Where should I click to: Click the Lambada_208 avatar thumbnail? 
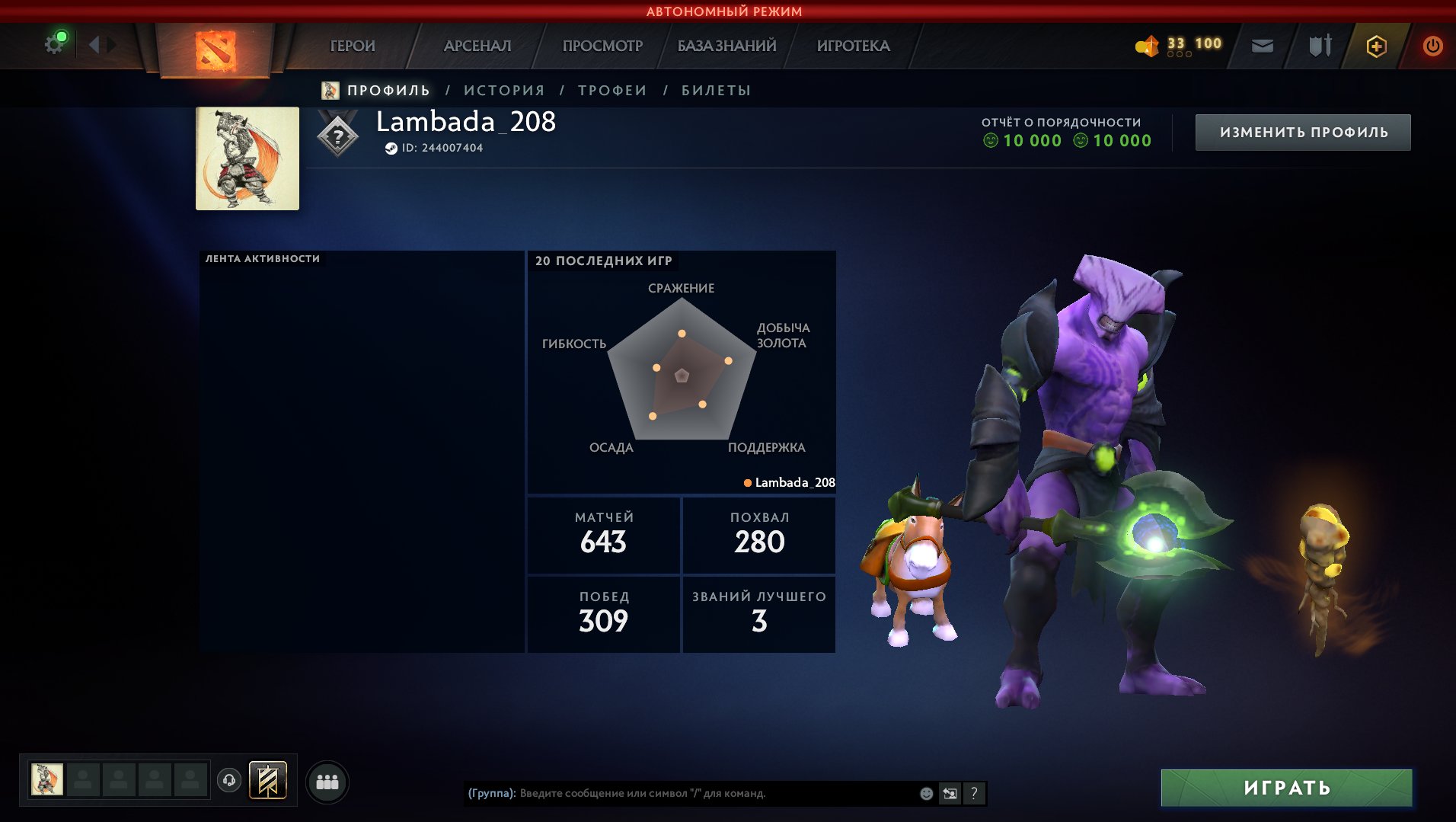247,158
